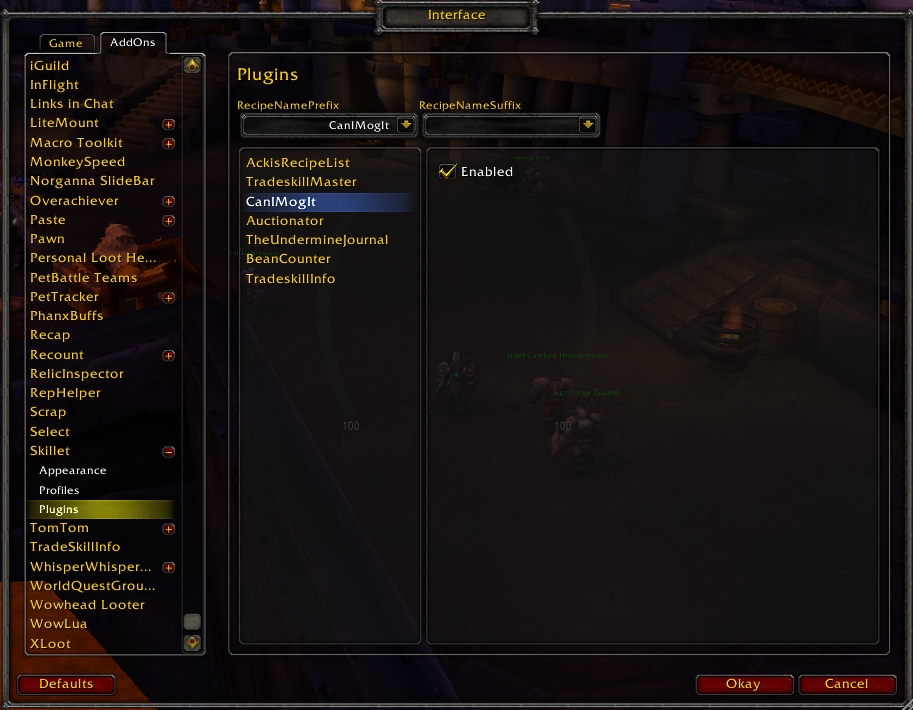Choose the TradeskillMaster plugin entry
This screenshot has height=710, width=913.
[x=301, y=182]
